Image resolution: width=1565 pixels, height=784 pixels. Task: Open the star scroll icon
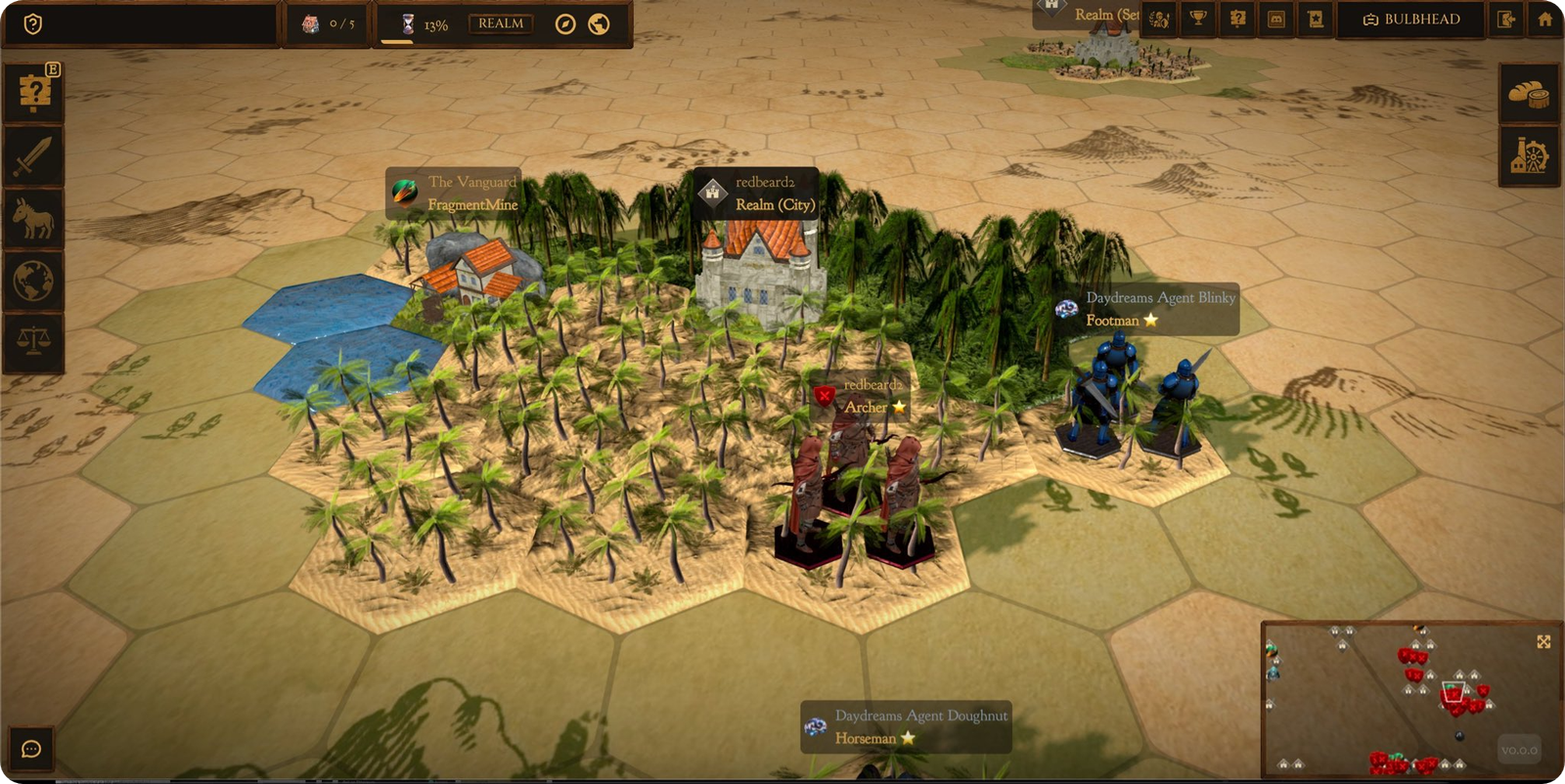click(x=1316, y=19)
